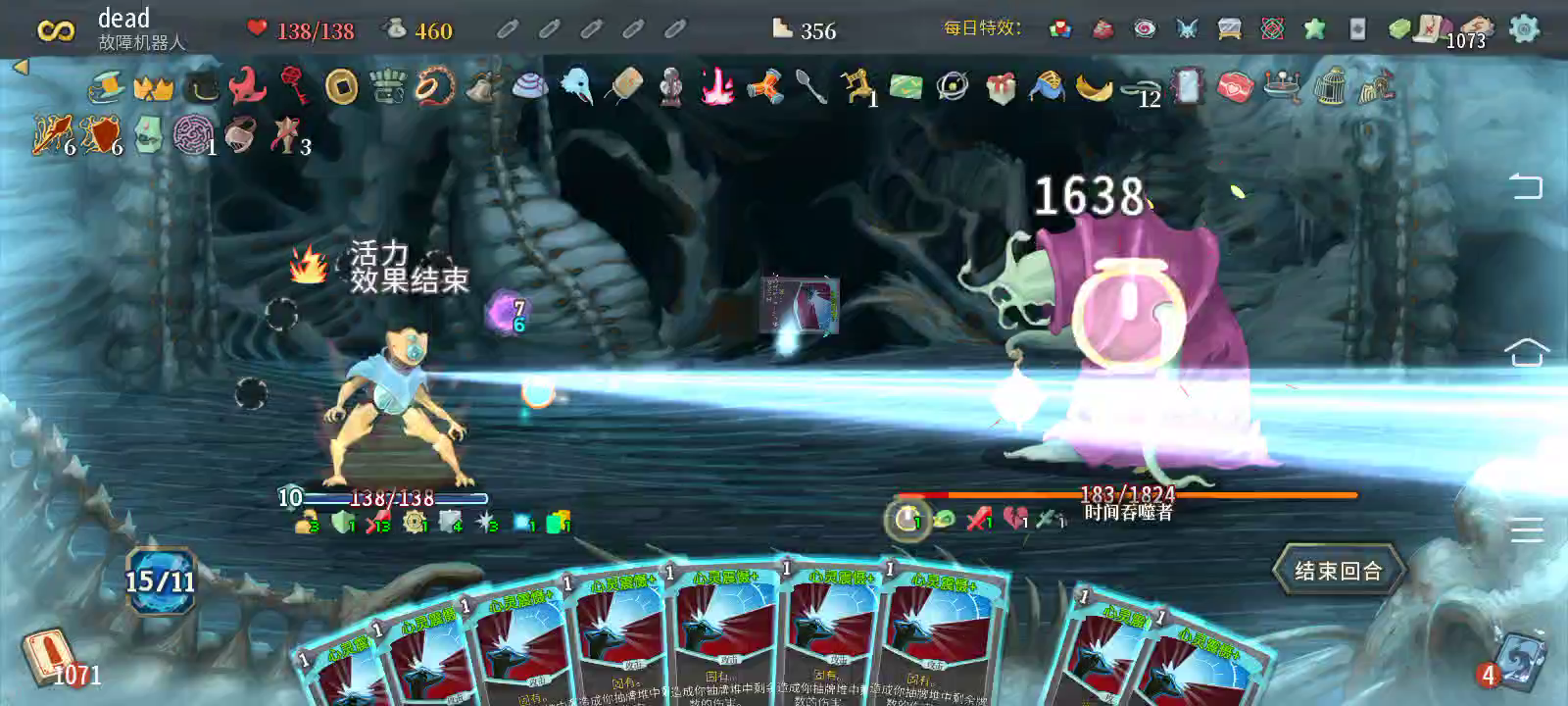Open the settings gear menu

(x=1524, y=28)
